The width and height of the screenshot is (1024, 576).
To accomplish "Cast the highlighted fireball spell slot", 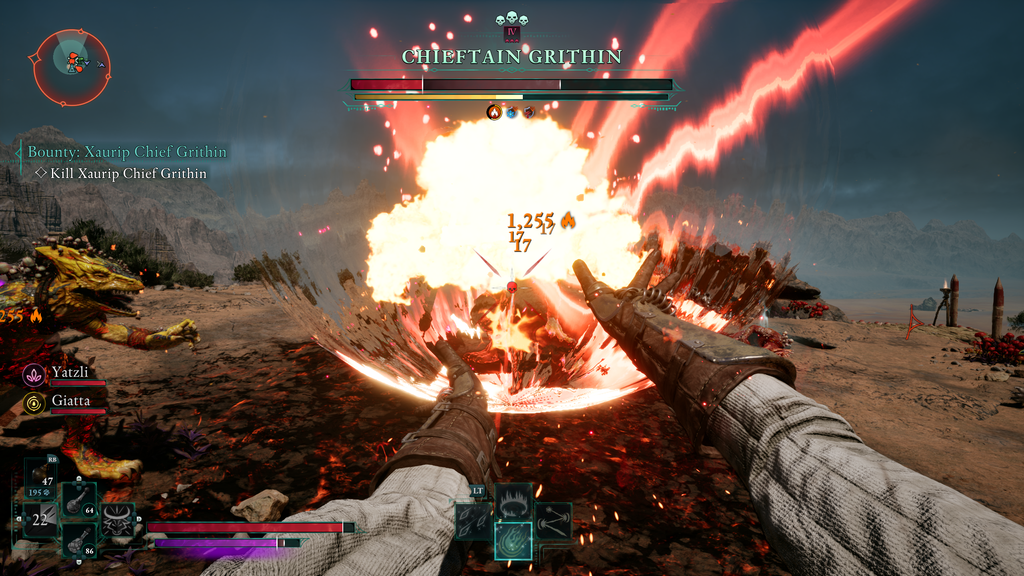I will click(x=513, y=540).
